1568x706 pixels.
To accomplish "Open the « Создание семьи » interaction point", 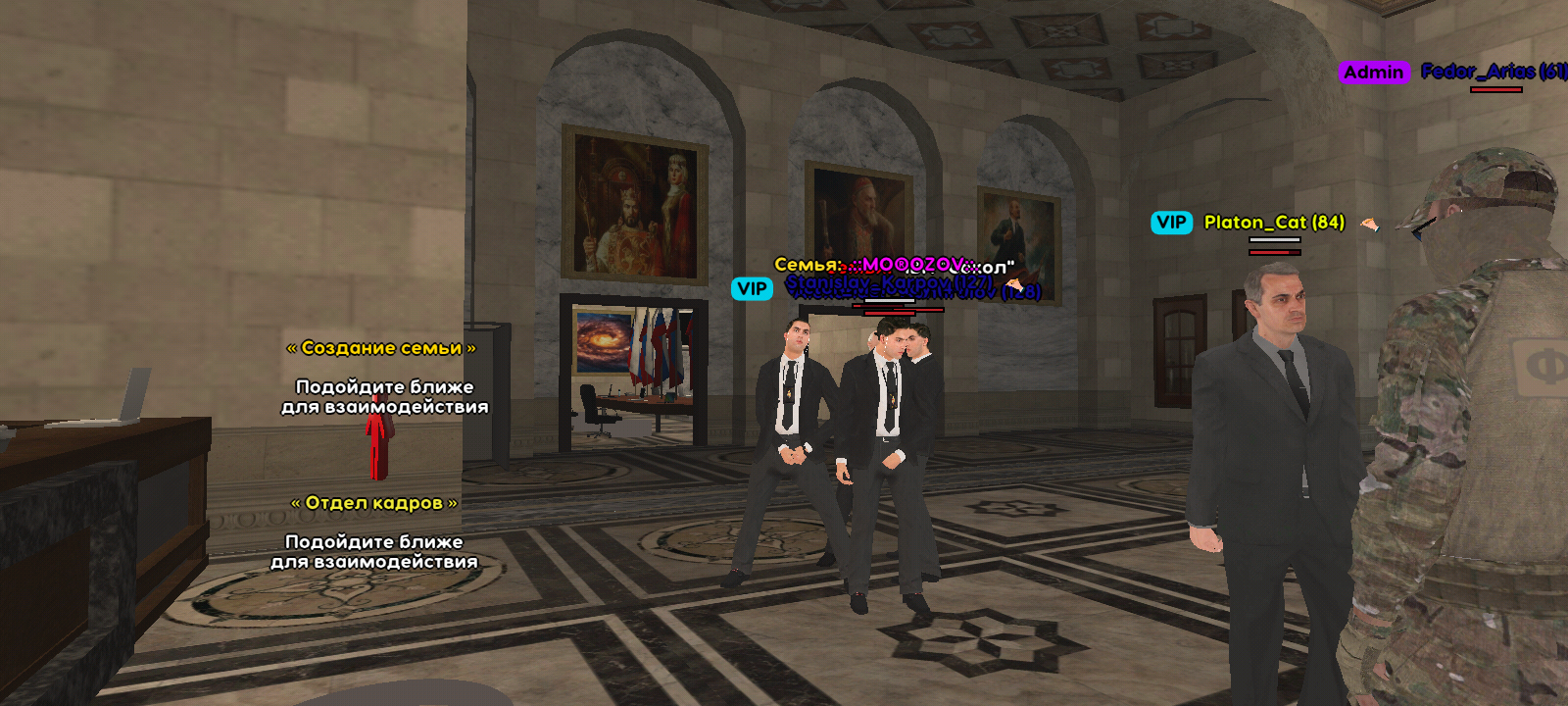I will click(381, 348).
